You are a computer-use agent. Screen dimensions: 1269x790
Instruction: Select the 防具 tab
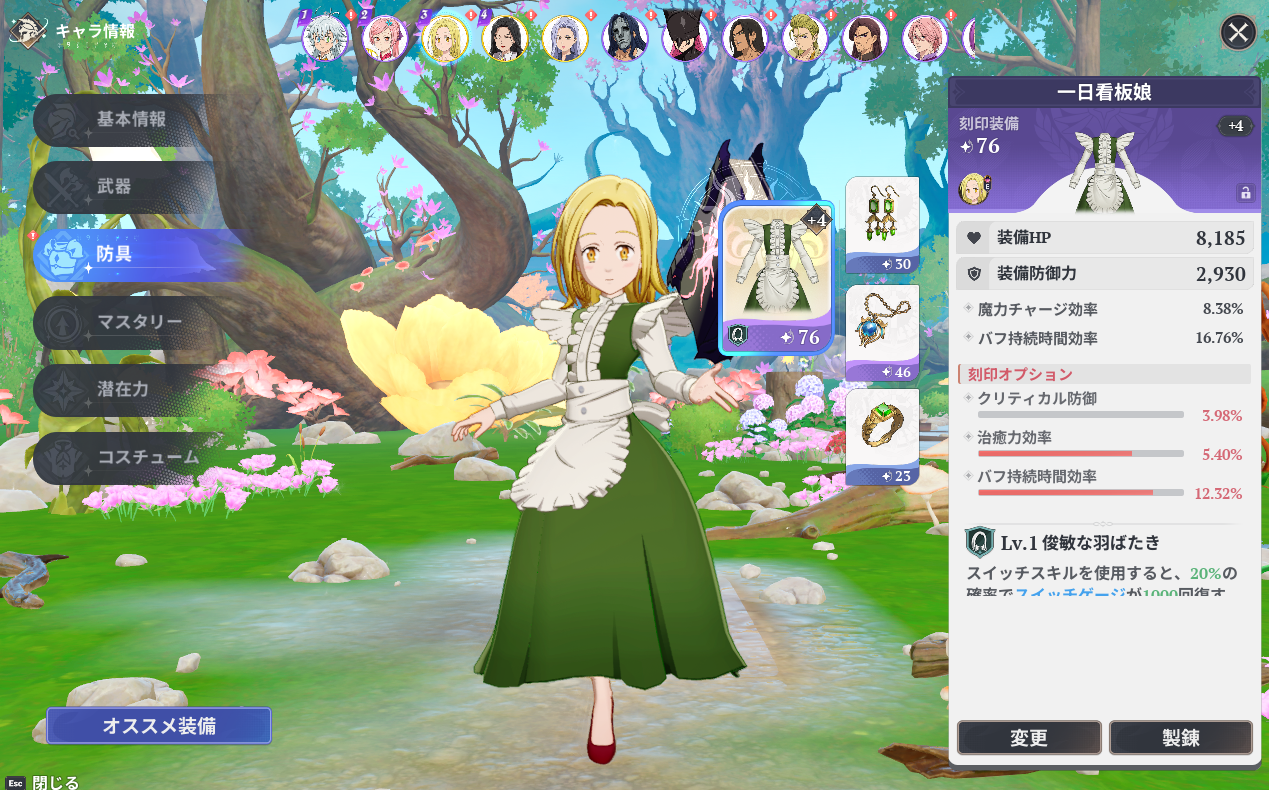tap(114, 254)
